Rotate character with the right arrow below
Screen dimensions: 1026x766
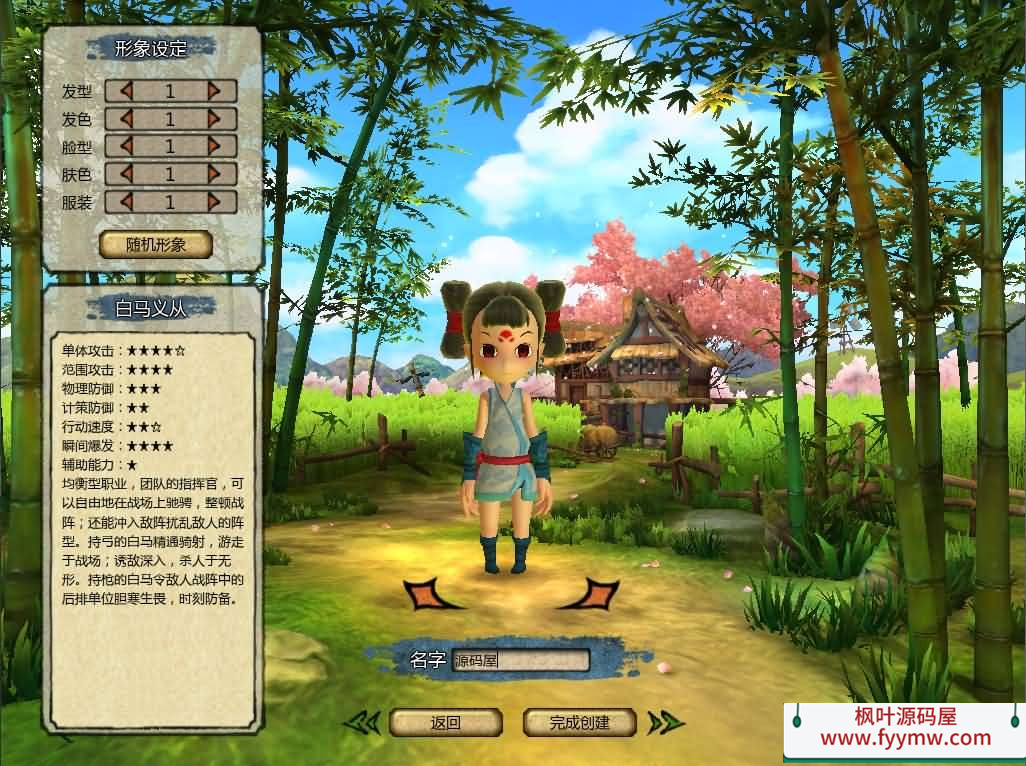pyautogui.click(x=590, y=594)
